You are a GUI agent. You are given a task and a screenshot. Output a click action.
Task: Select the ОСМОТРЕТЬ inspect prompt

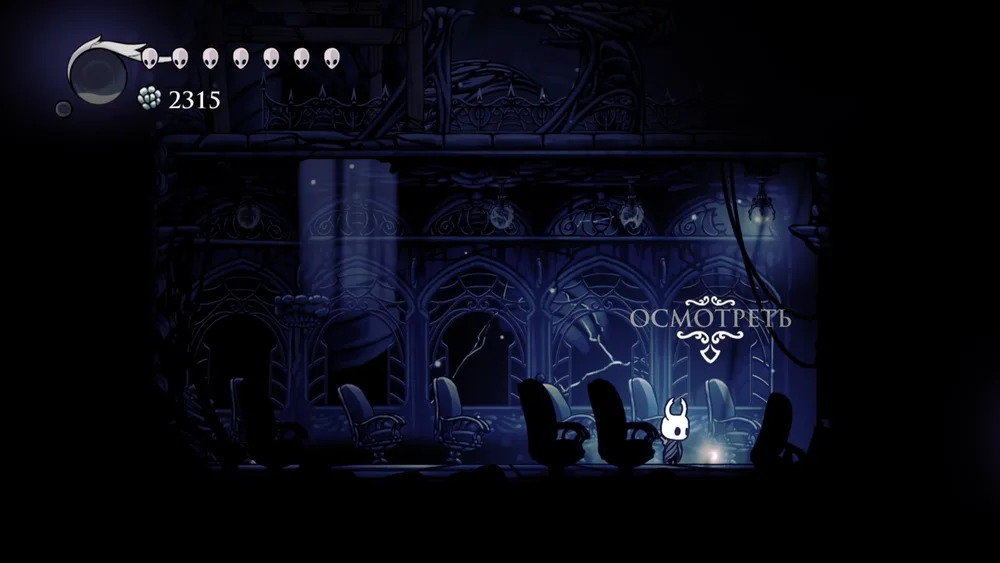pyautogui.click(x=709, y=320)
